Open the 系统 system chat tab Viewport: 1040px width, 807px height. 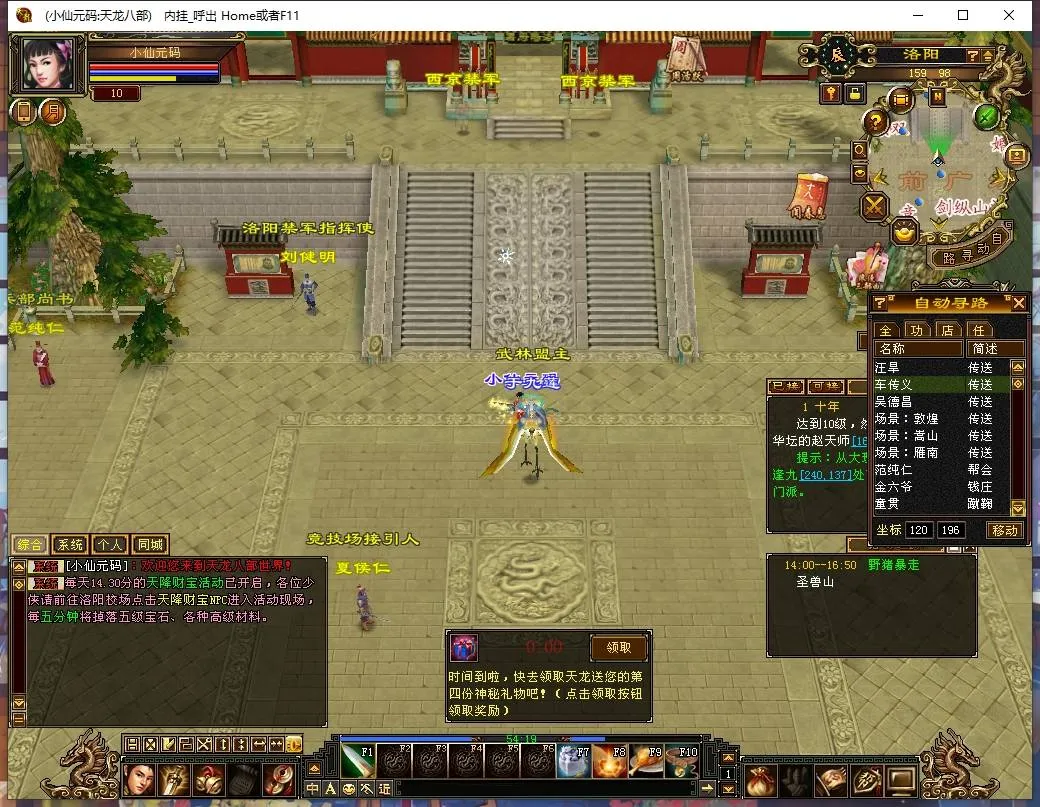70,545
